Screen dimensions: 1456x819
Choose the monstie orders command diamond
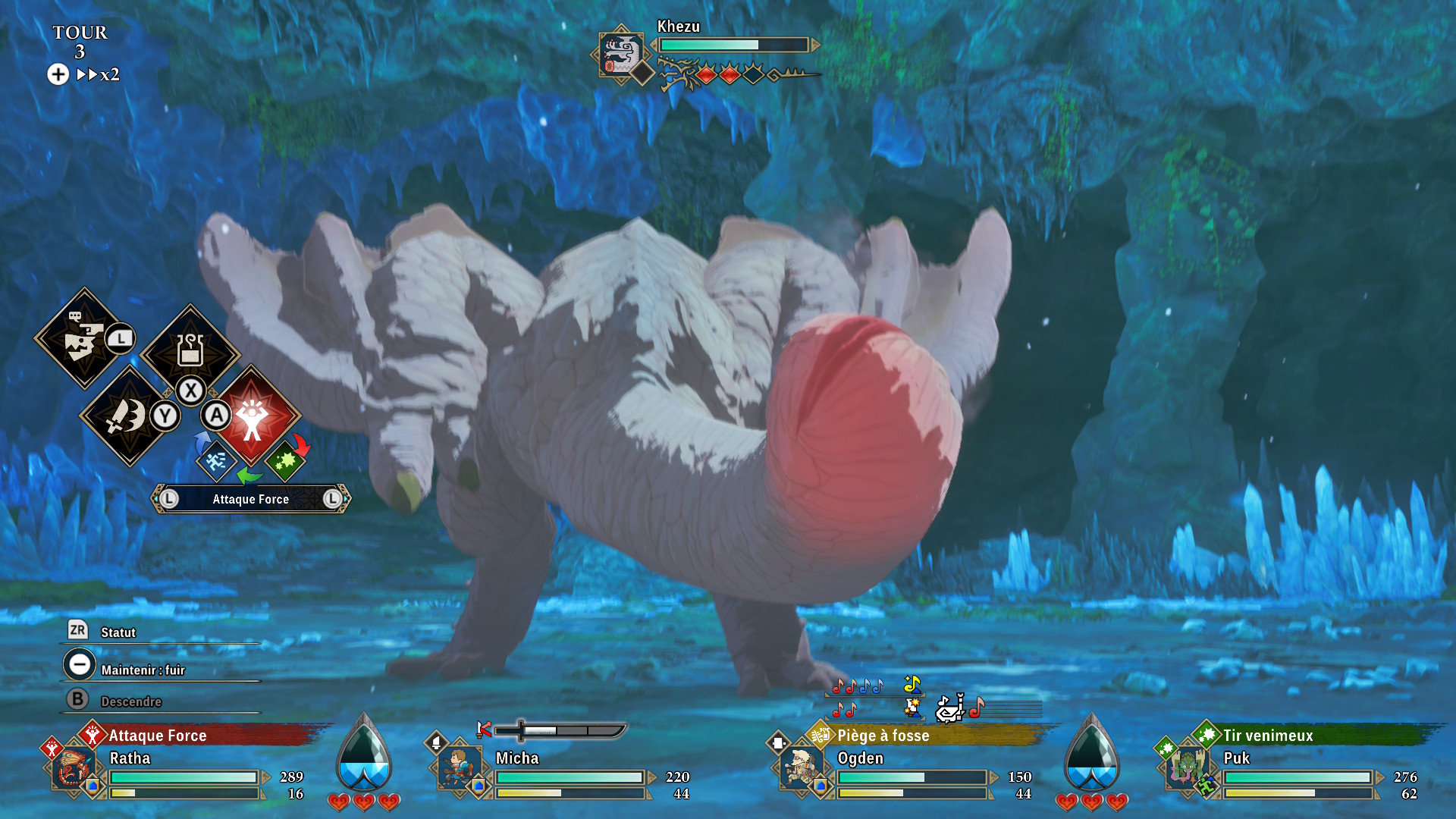point(83,338)
